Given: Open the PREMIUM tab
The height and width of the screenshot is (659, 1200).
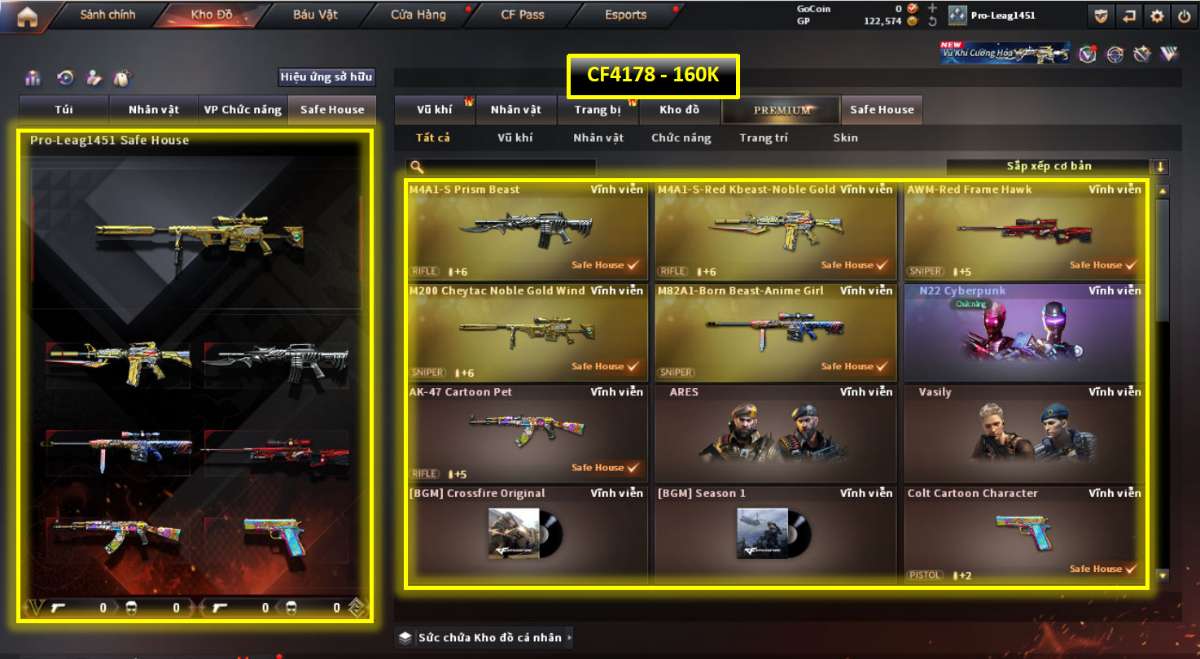Looking at the screenshot, I should 782,110.
